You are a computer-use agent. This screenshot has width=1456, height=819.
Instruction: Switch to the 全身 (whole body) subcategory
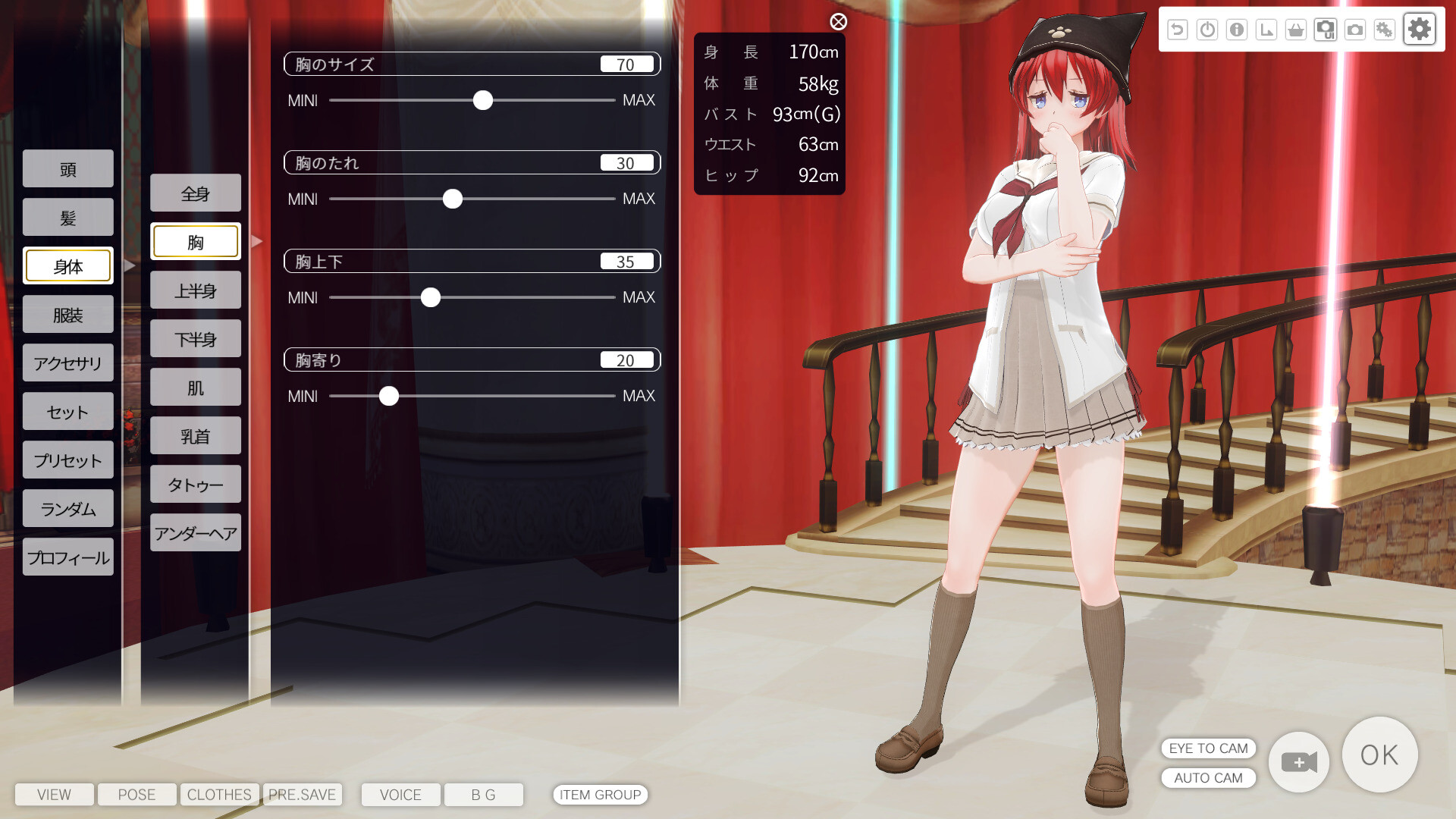[x=196, y=193]
